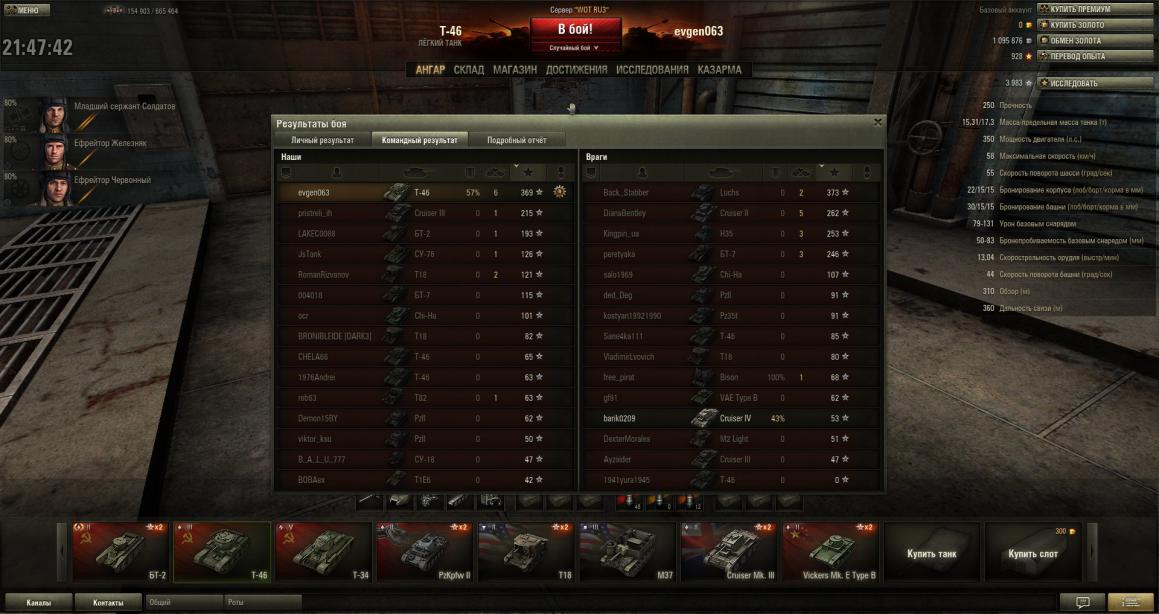Select player Back_Stabber in the enemy list
Screen dimensions: 1159x614
click(x=626, y=192)
